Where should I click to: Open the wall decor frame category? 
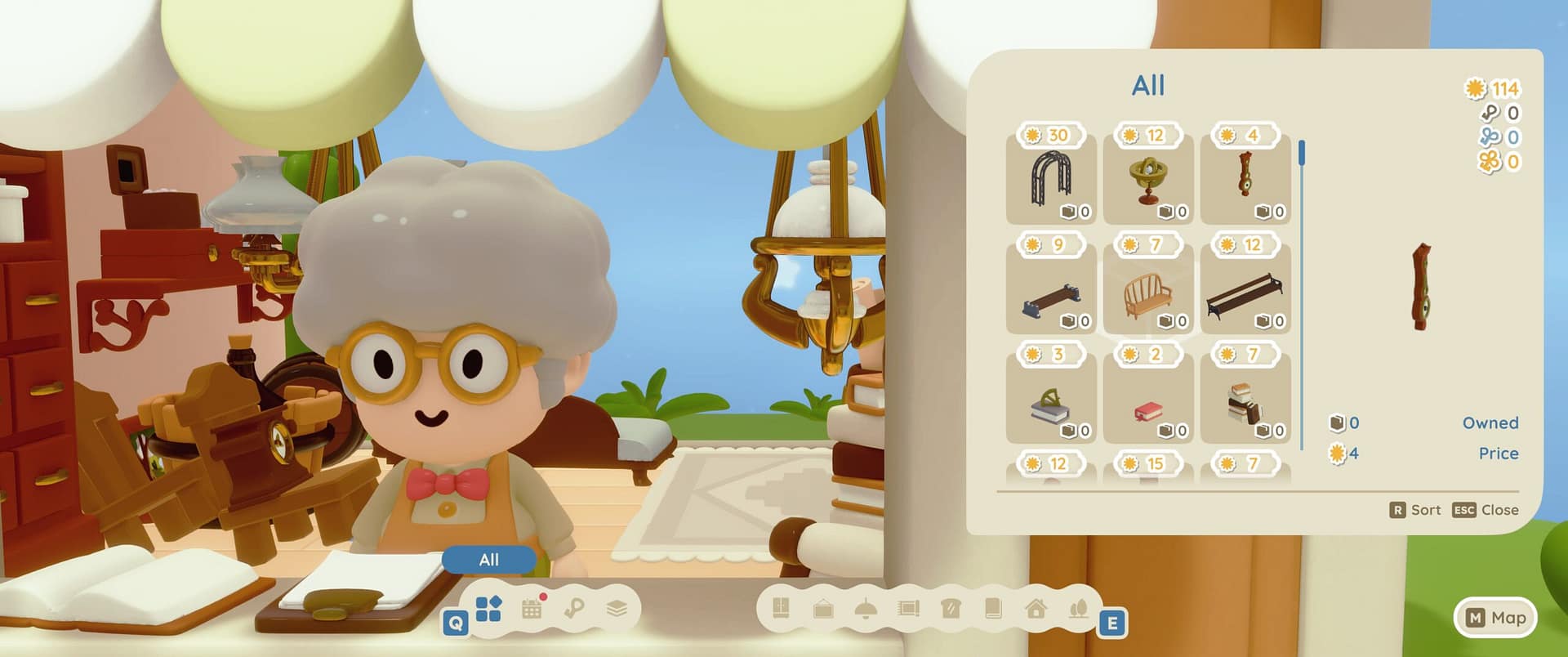[825, 609]
